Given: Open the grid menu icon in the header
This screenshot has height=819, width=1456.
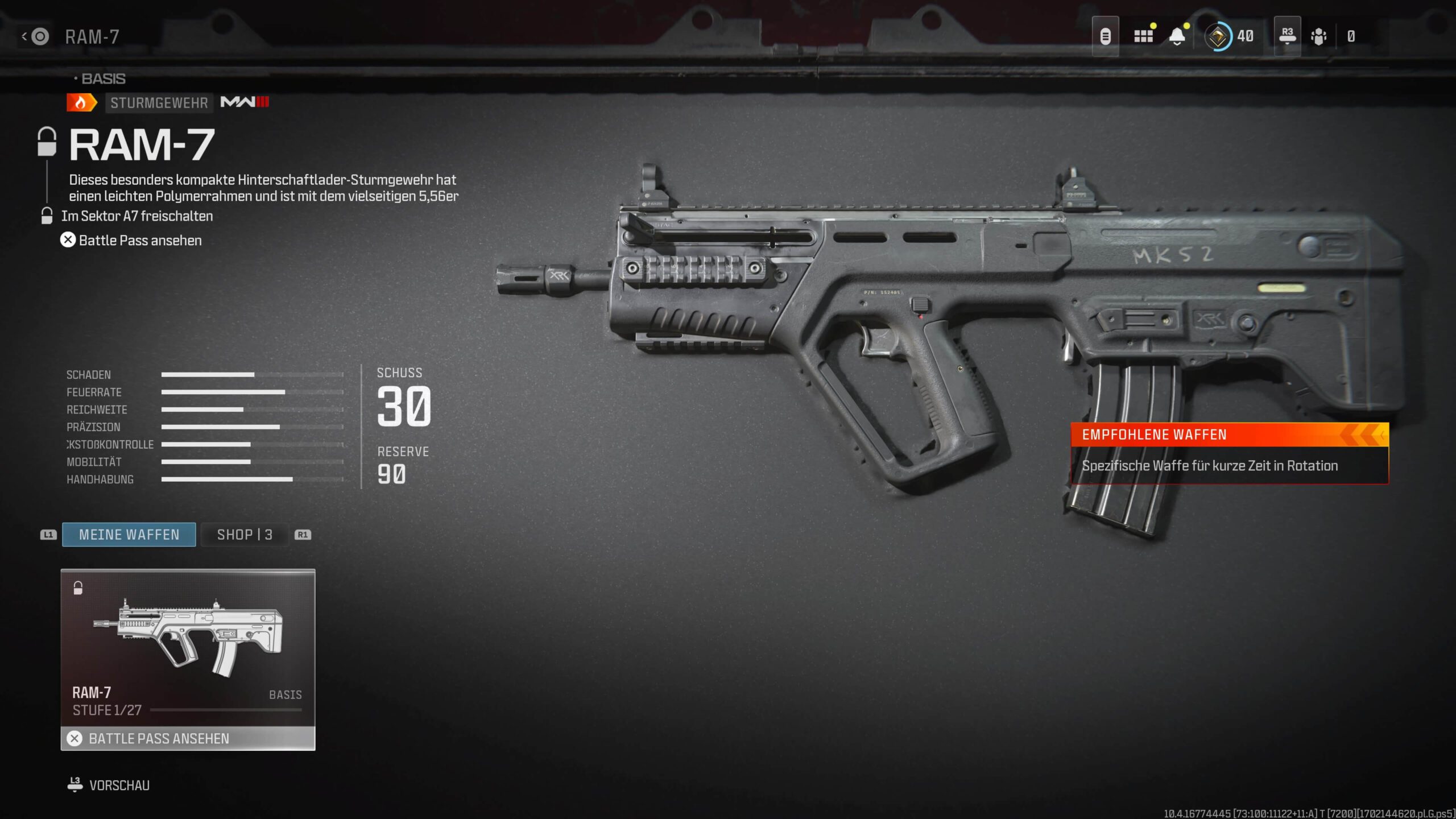Looking at the screenshot, I should point(1143,37).
